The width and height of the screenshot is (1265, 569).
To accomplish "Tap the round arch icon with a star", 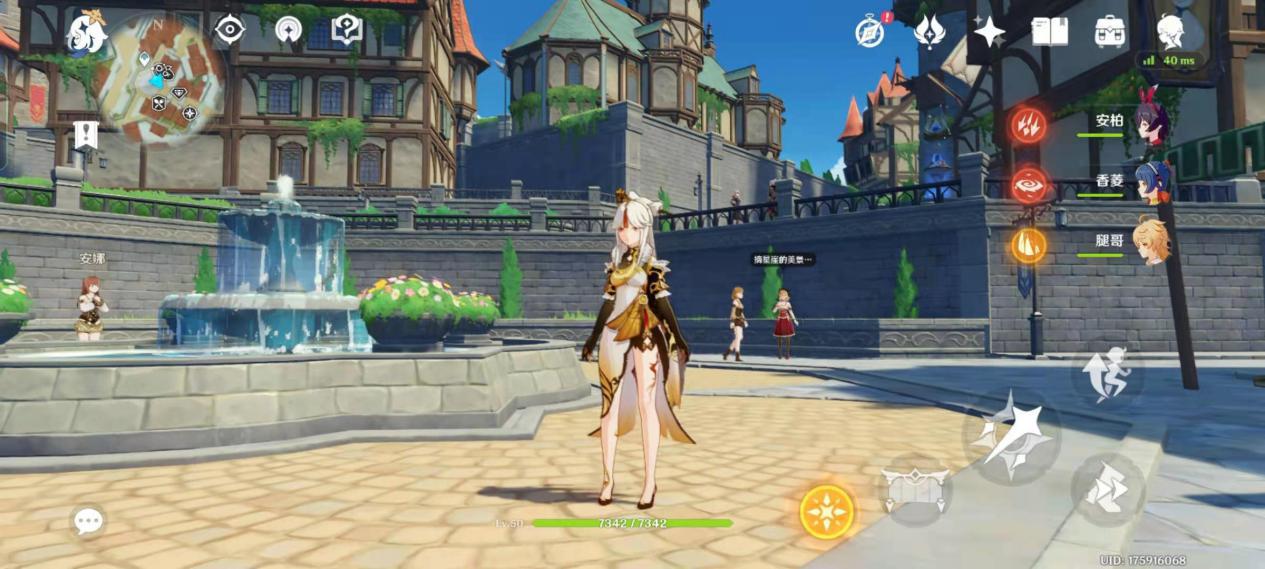I will click(288, 30).
